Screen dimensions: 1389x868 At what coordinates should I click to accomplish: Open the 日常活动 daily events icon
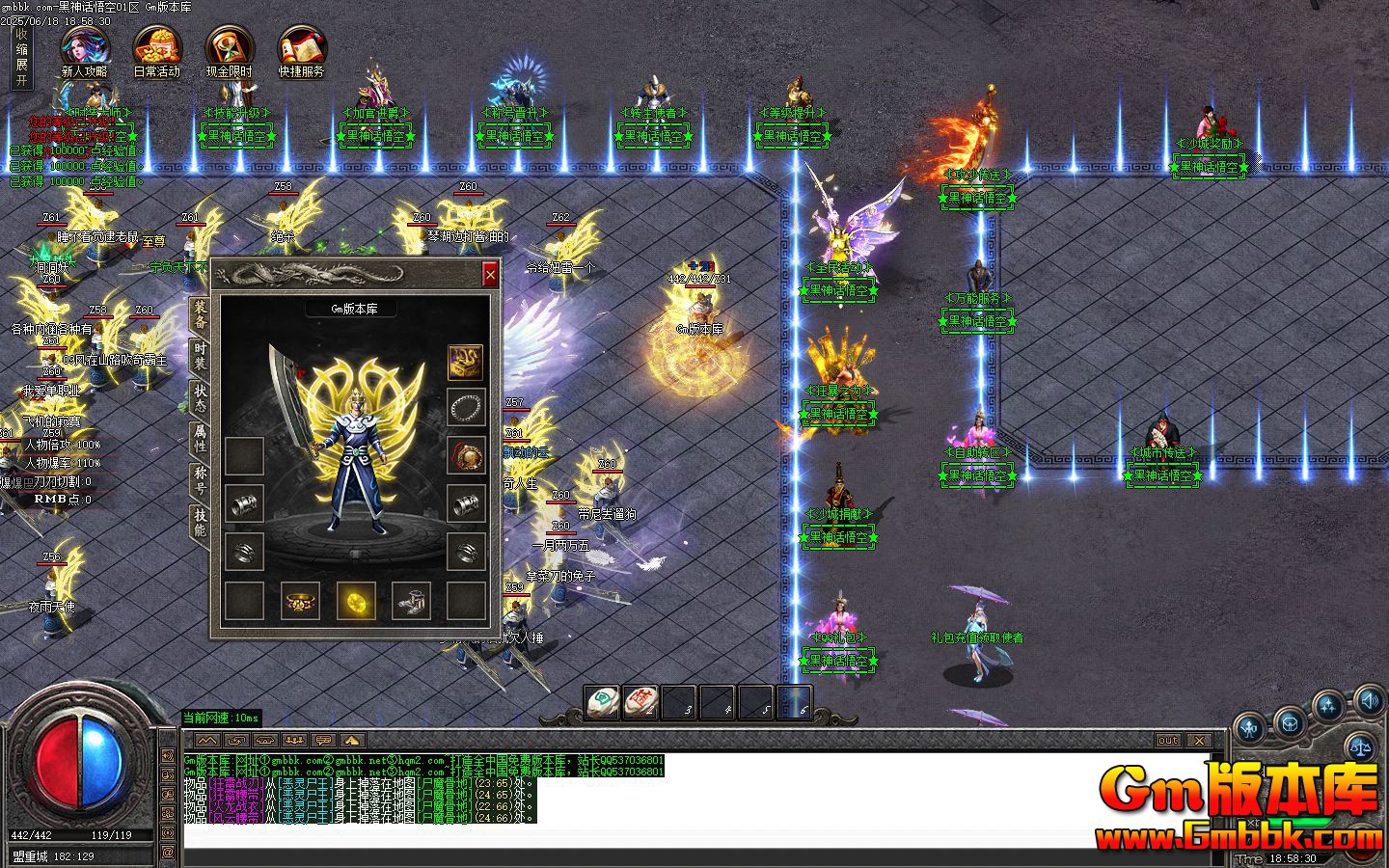click(x=156, y=46)
